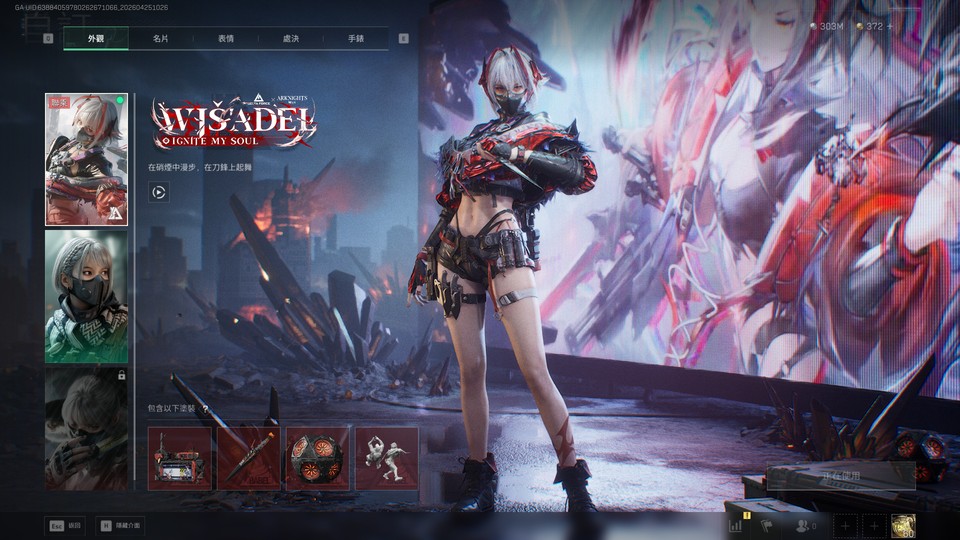Switch to the 表情 emote tab

(x=226, y=38)
